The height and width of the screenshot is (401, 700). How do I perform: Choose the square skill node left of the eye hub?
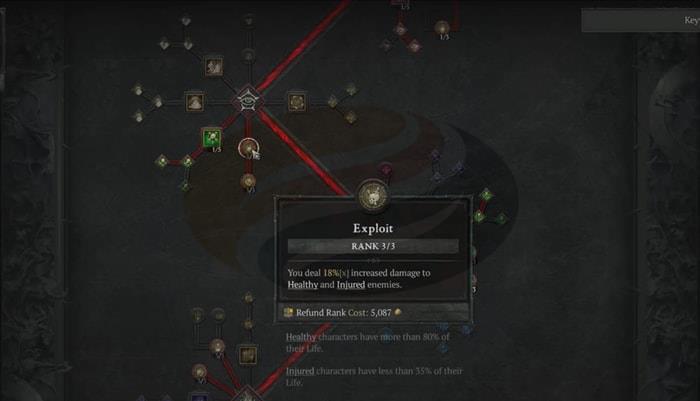tap(195, 101)
